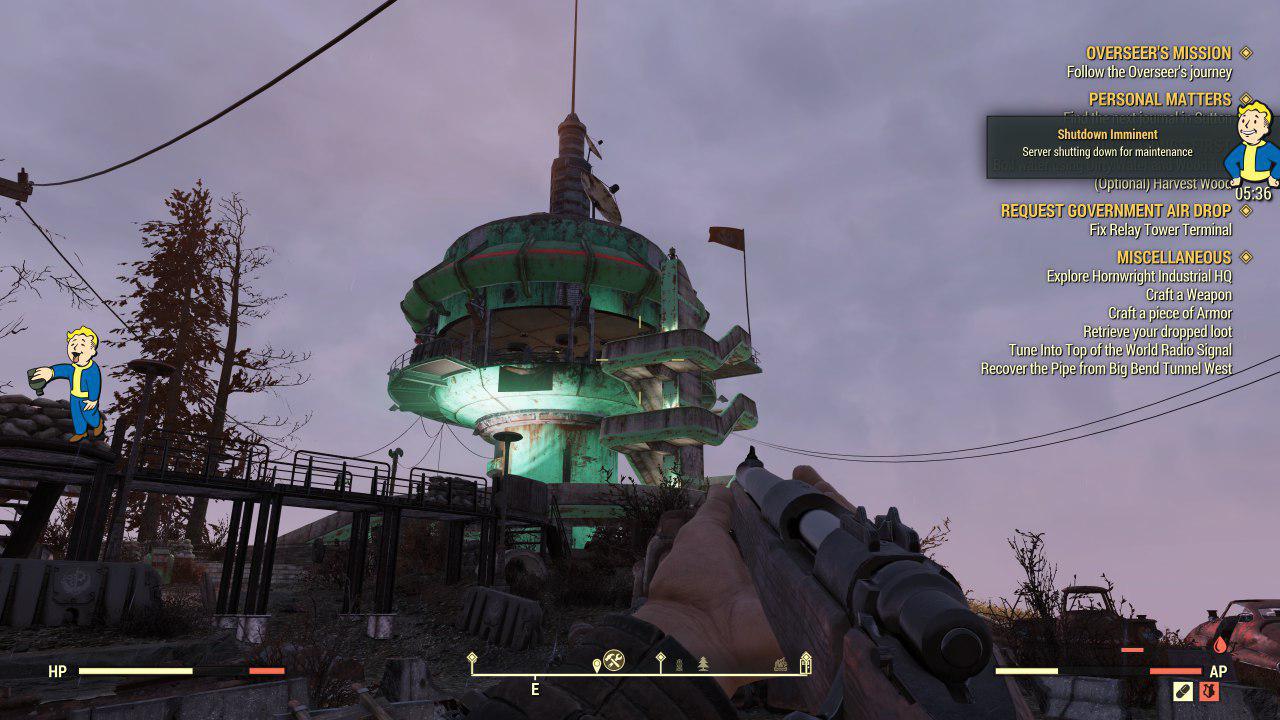Pick the Retrieve your dropped loot objective

point(1157,332)
